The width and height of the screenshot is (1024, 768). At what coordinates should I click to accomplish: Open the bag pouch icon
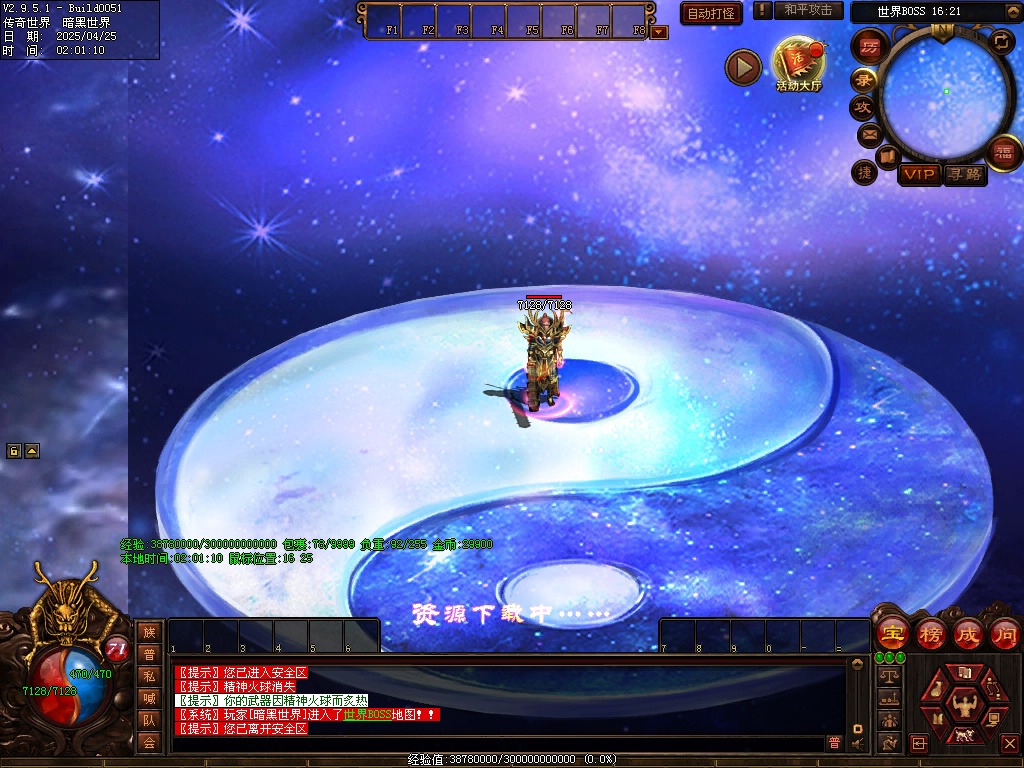click(937, 690)
